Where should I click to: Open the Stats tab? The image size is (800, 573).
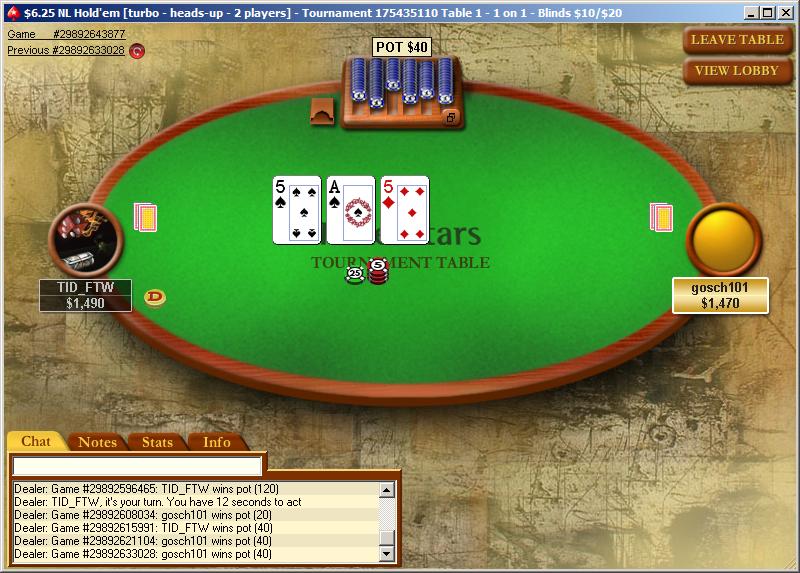tap(157, 442)
